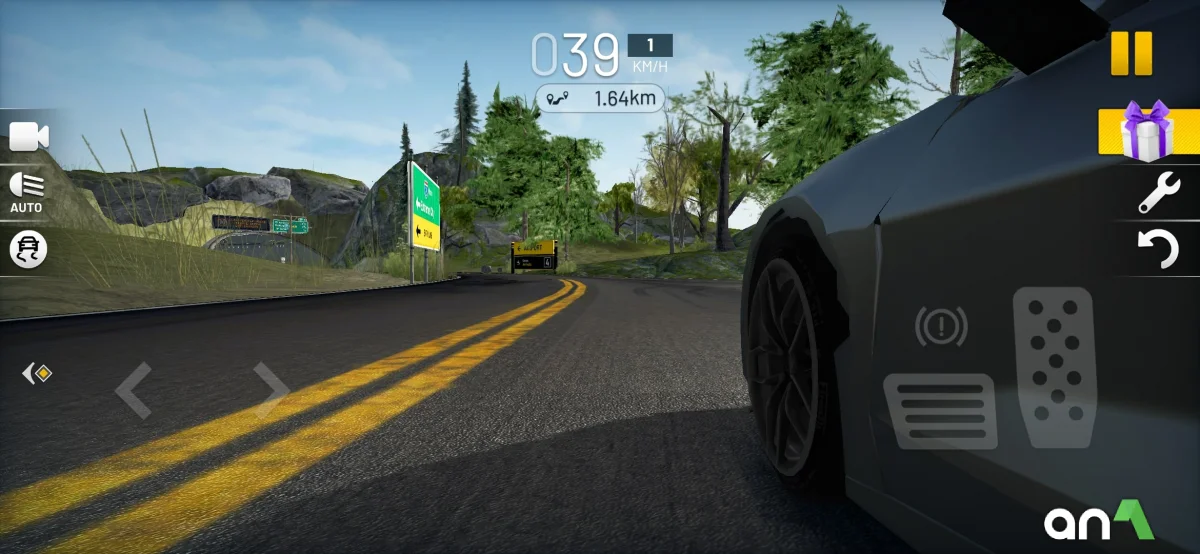Expand the side panel with the diamond arrow

37,374
